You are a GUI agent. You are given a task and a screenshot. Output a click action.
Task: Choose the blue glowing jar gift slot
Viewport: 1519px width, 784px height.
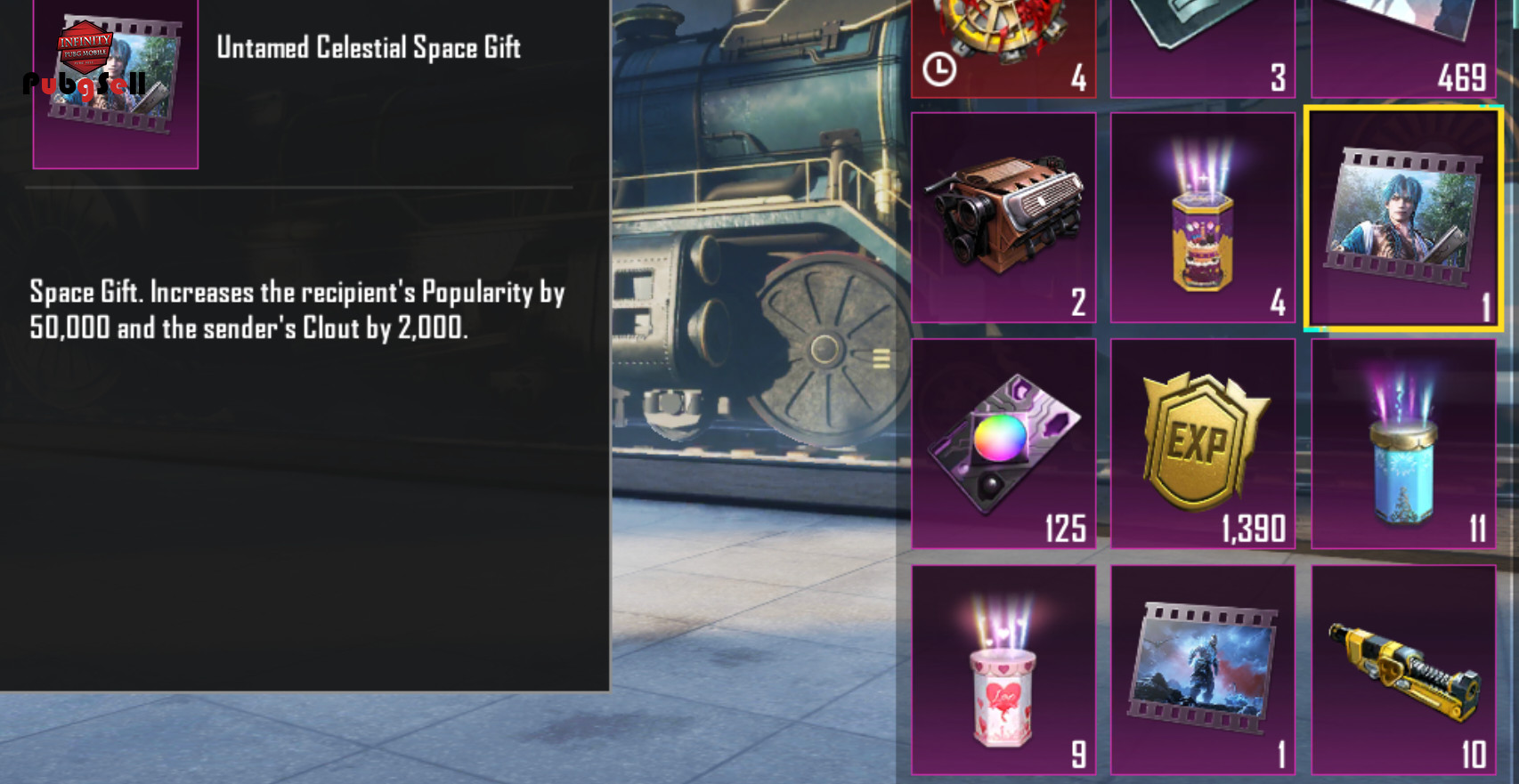pyautogui.click(x=1403, y=443)
